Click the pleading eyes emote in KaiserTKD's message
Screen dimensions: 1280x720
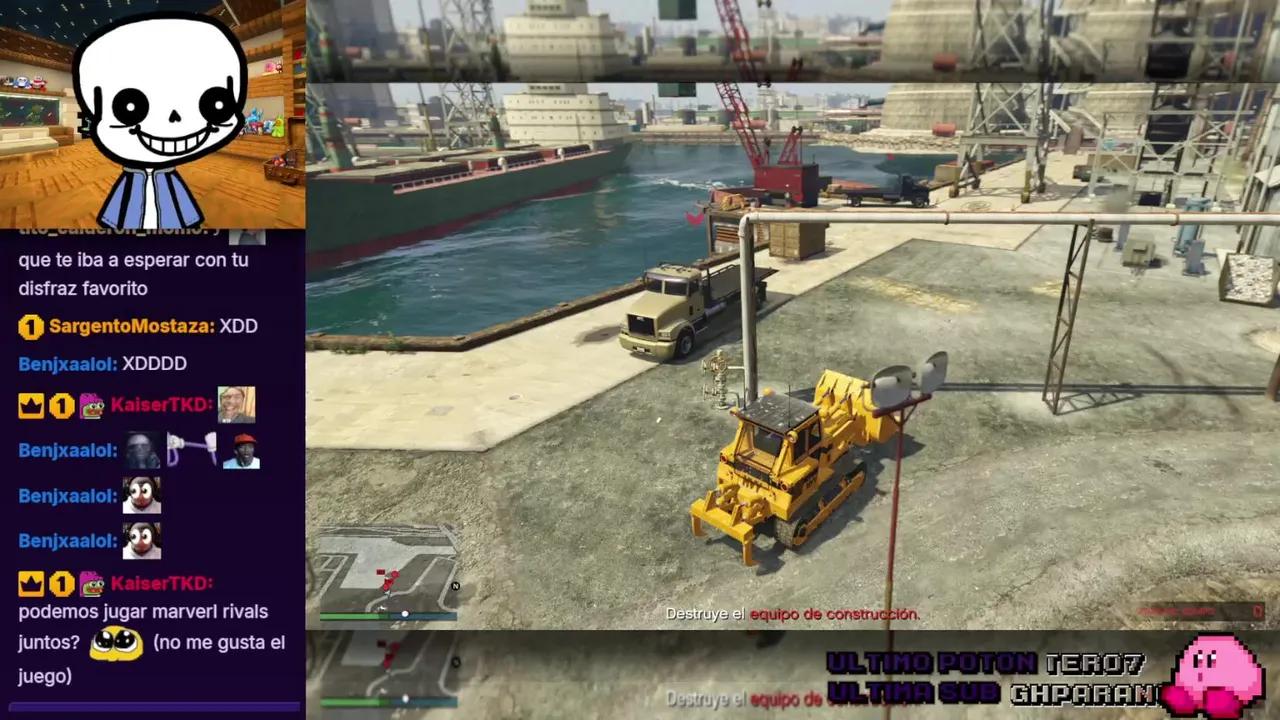coord(115,643)
